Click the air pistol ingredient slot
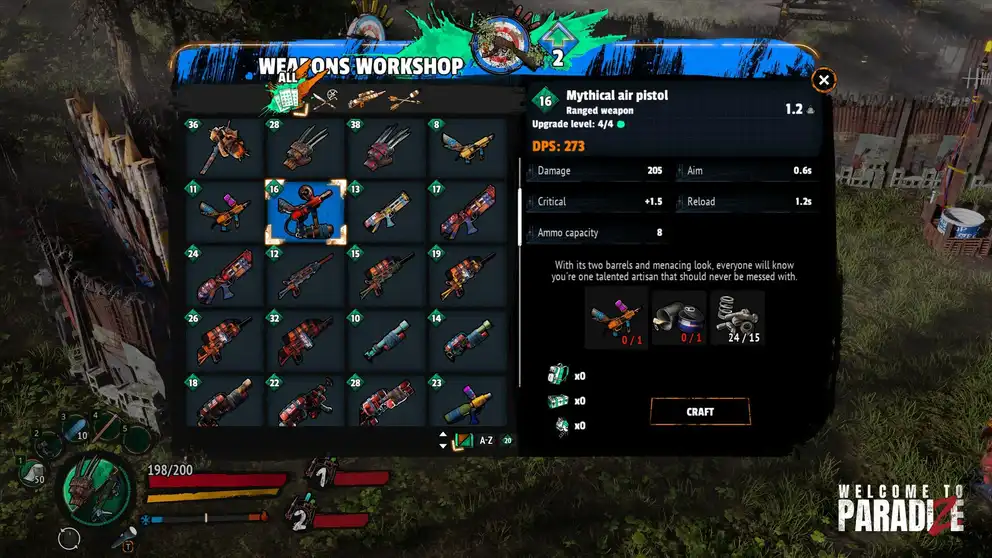This screenshot has height=558, width=992. click(615, 319)
